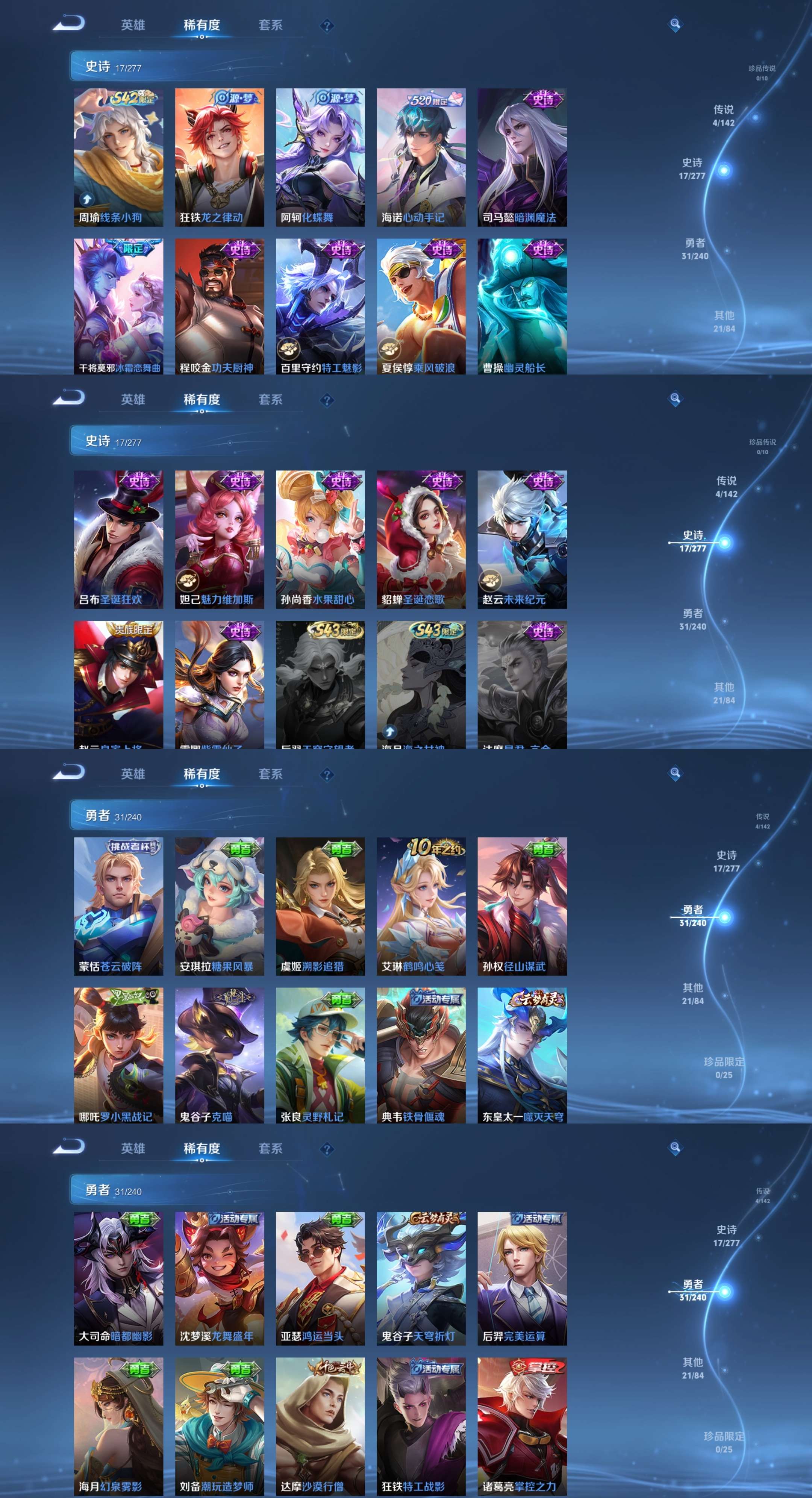Open the 曹操幽灵船长 skin card
This screenshot has height=1498, width=812.
(522, 306)
